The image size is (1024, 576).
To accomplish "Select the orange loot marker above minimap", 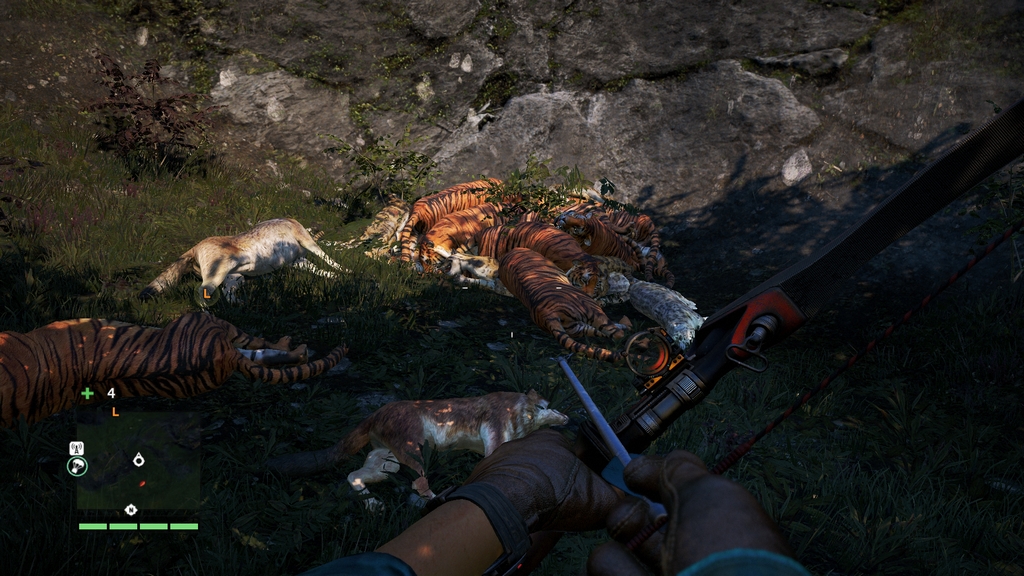I will (115, 411).
